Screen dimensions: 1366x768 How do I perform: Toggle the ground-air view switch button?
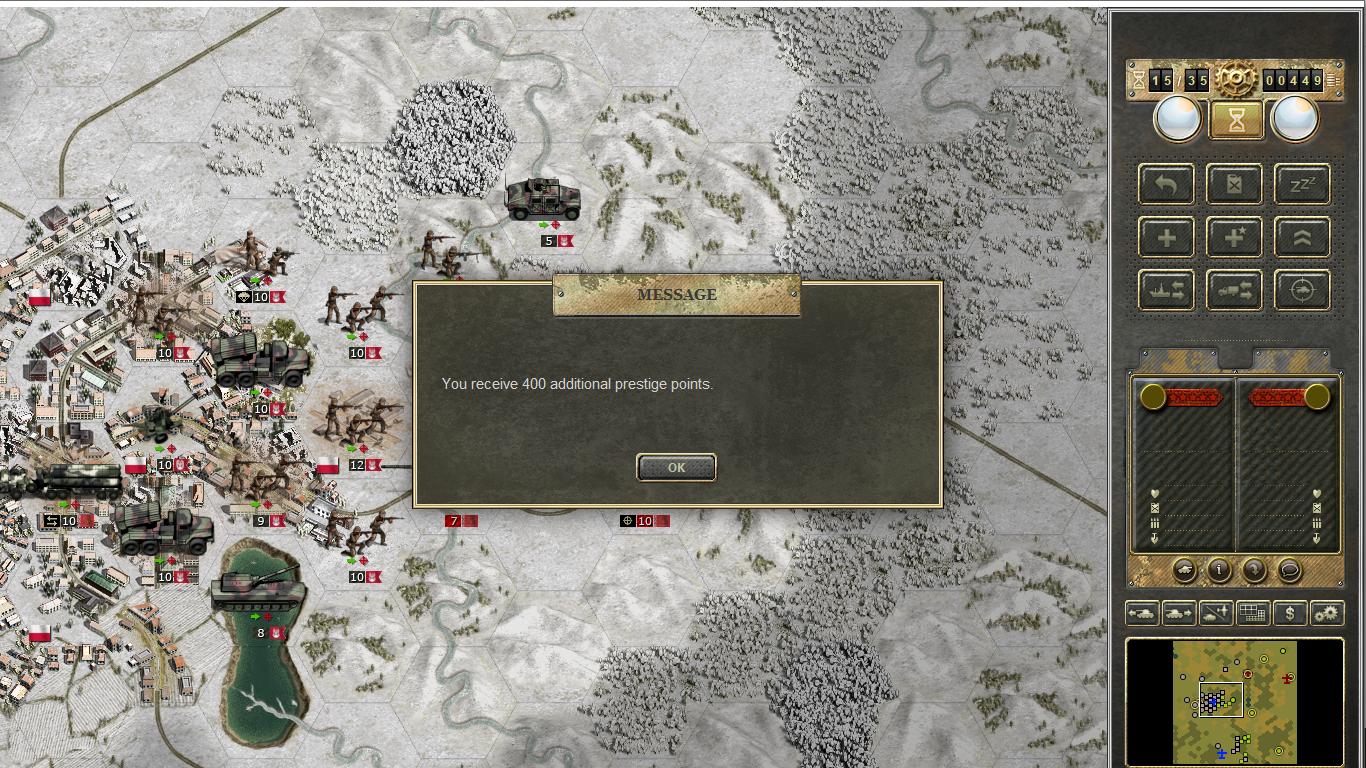[1215, 613]
